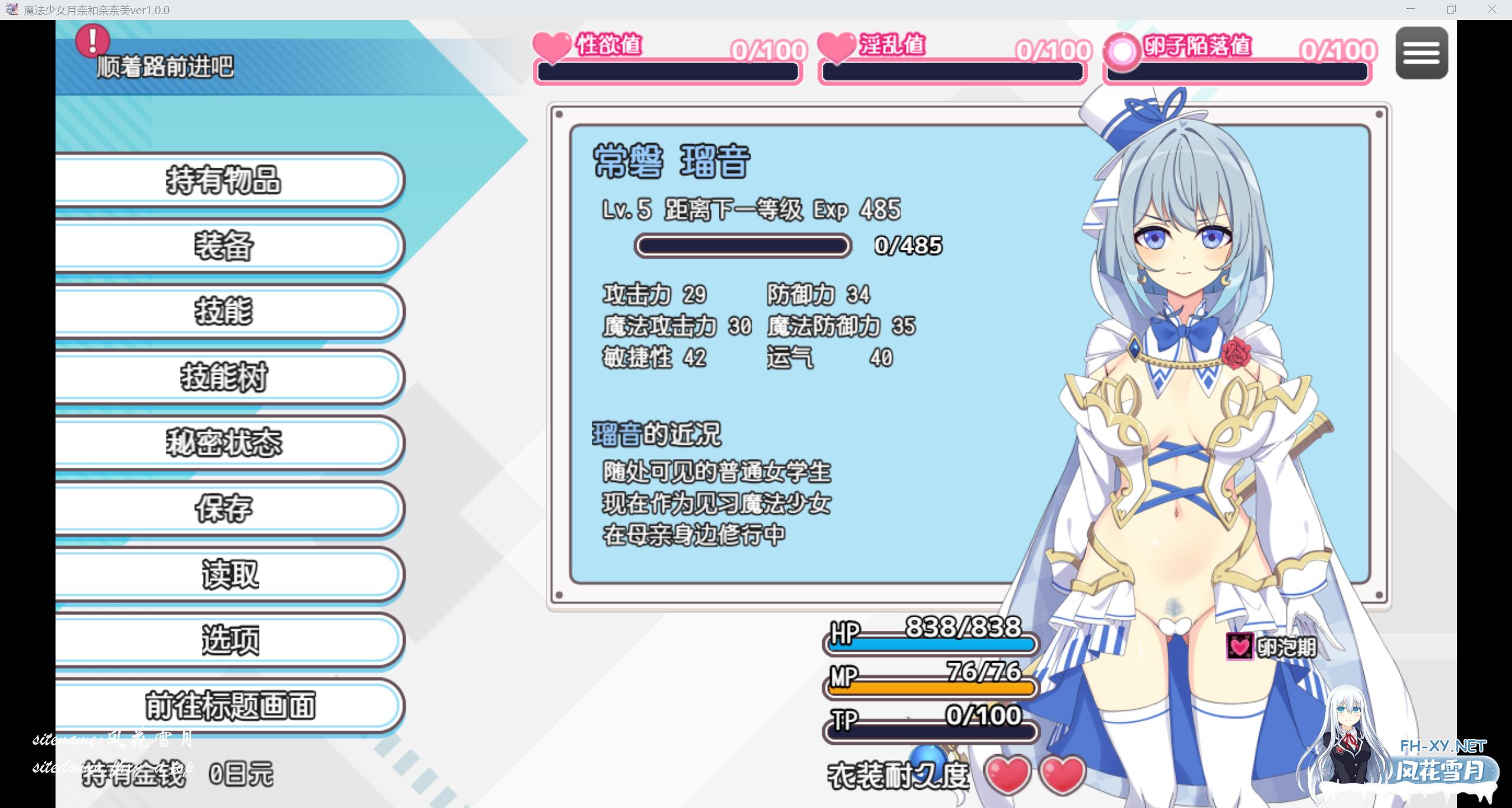The height and width of the screenshot is (808, 1512).
Task: Click the game icon in the title bar
Action: pos(12,9)
